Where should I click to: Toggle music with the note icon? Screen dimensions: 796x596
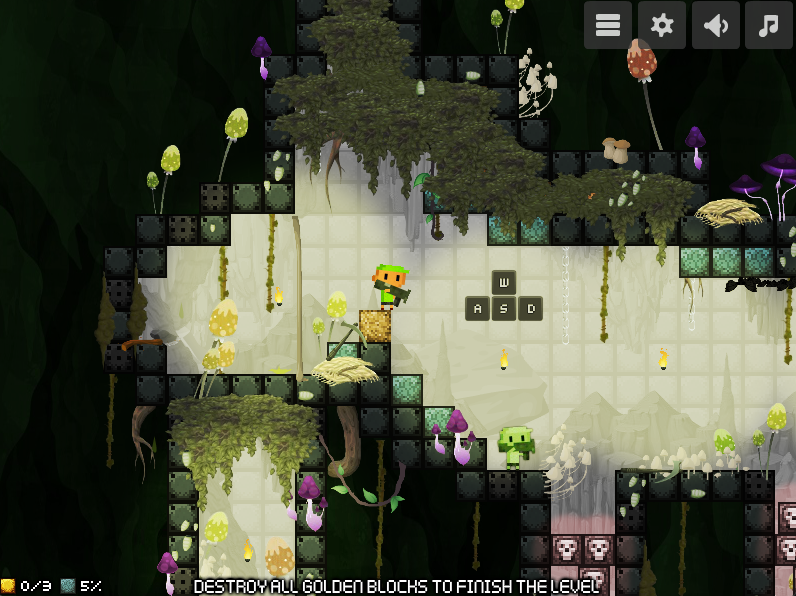(x=768, y=26)
